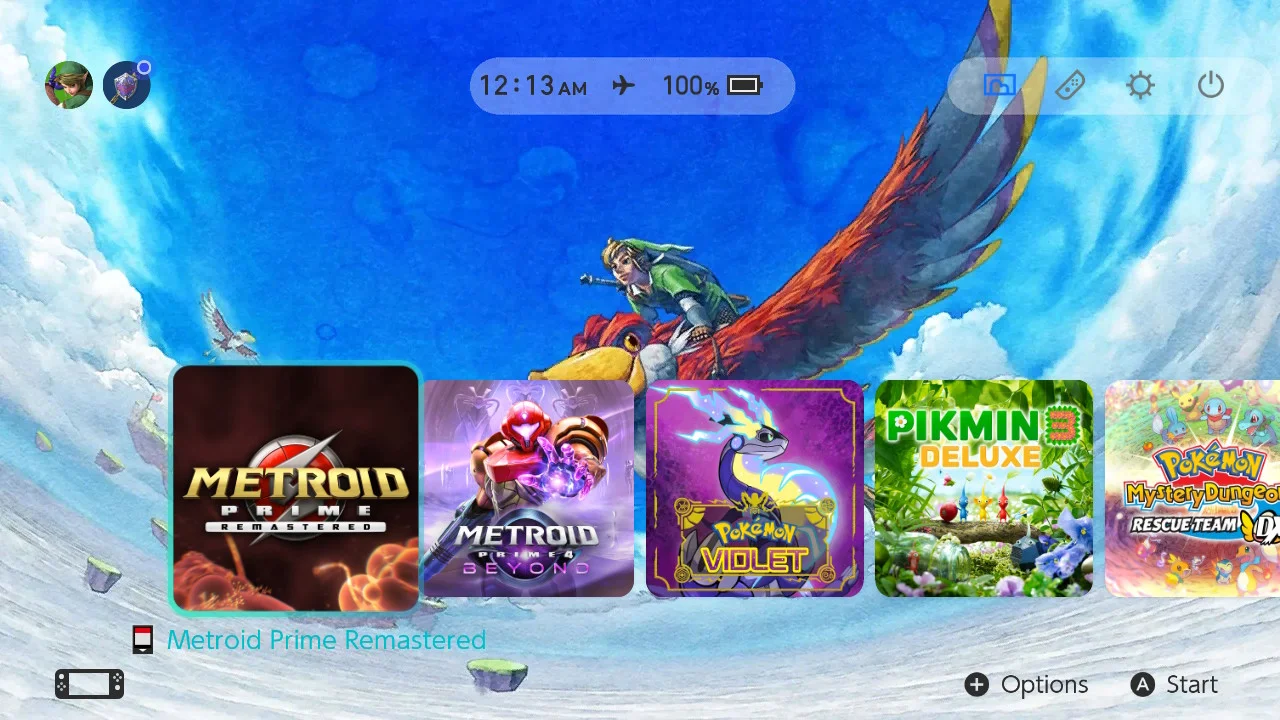Click the clock showing 12:13 AM
The height and width of the screenshot is (720, 1280).
coord(535,86)
